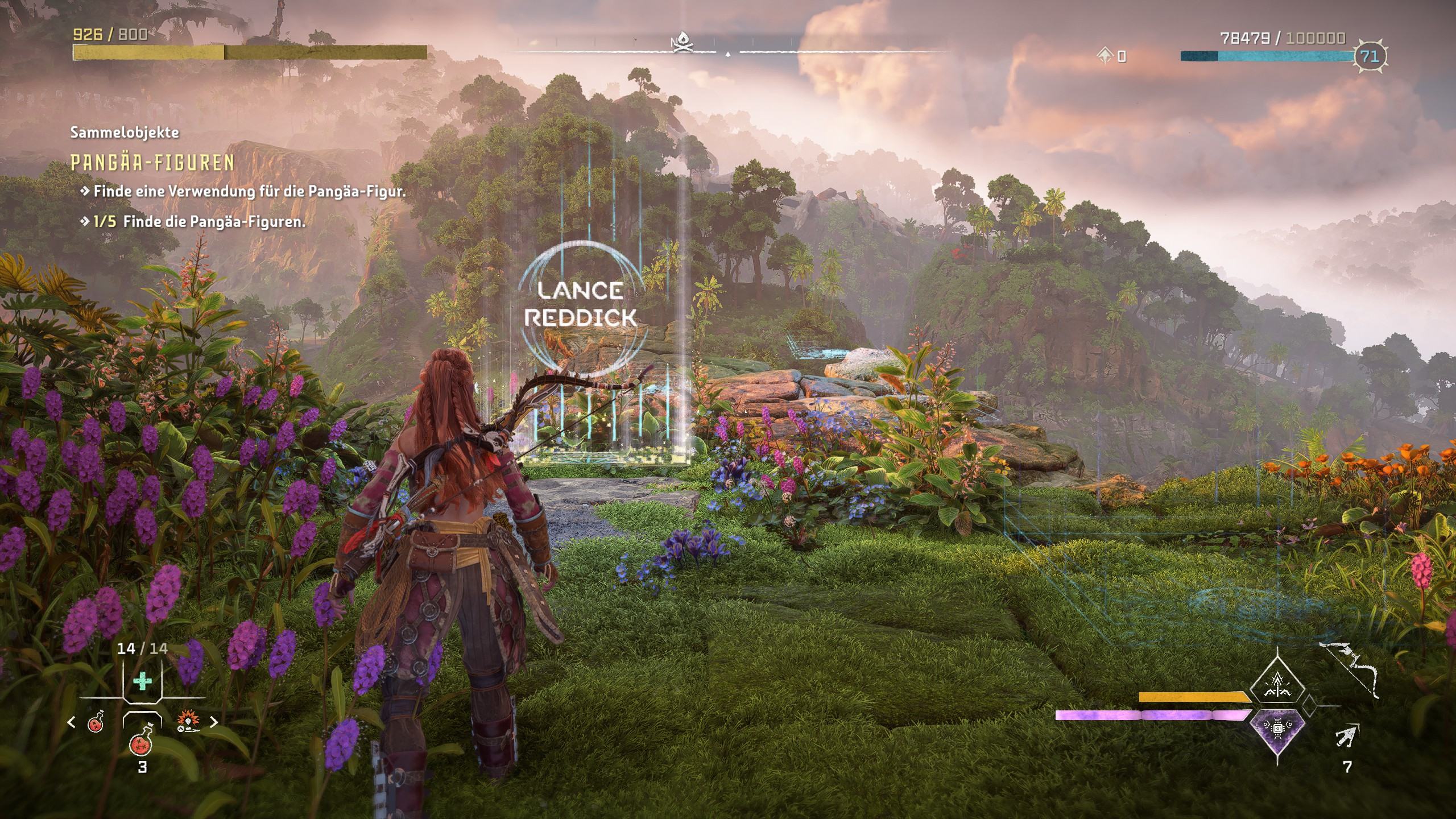Screen dimensions: 1456x819
Task: Click the arrow ammo type icon
Action: pyautogui.click(x=1346, y=737)
